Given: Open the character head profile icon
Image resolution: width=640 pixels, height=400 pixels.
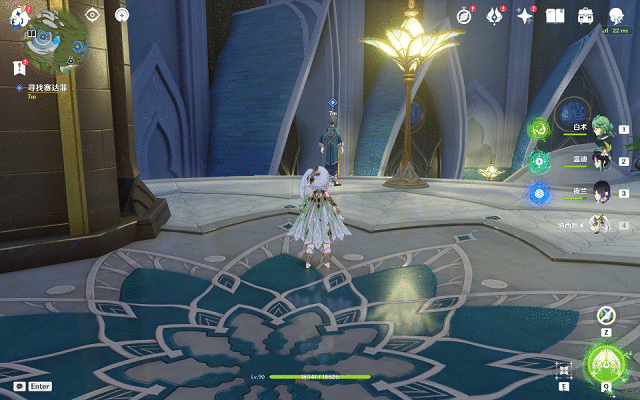Looking at the screenshot, I should coord(615,15).
